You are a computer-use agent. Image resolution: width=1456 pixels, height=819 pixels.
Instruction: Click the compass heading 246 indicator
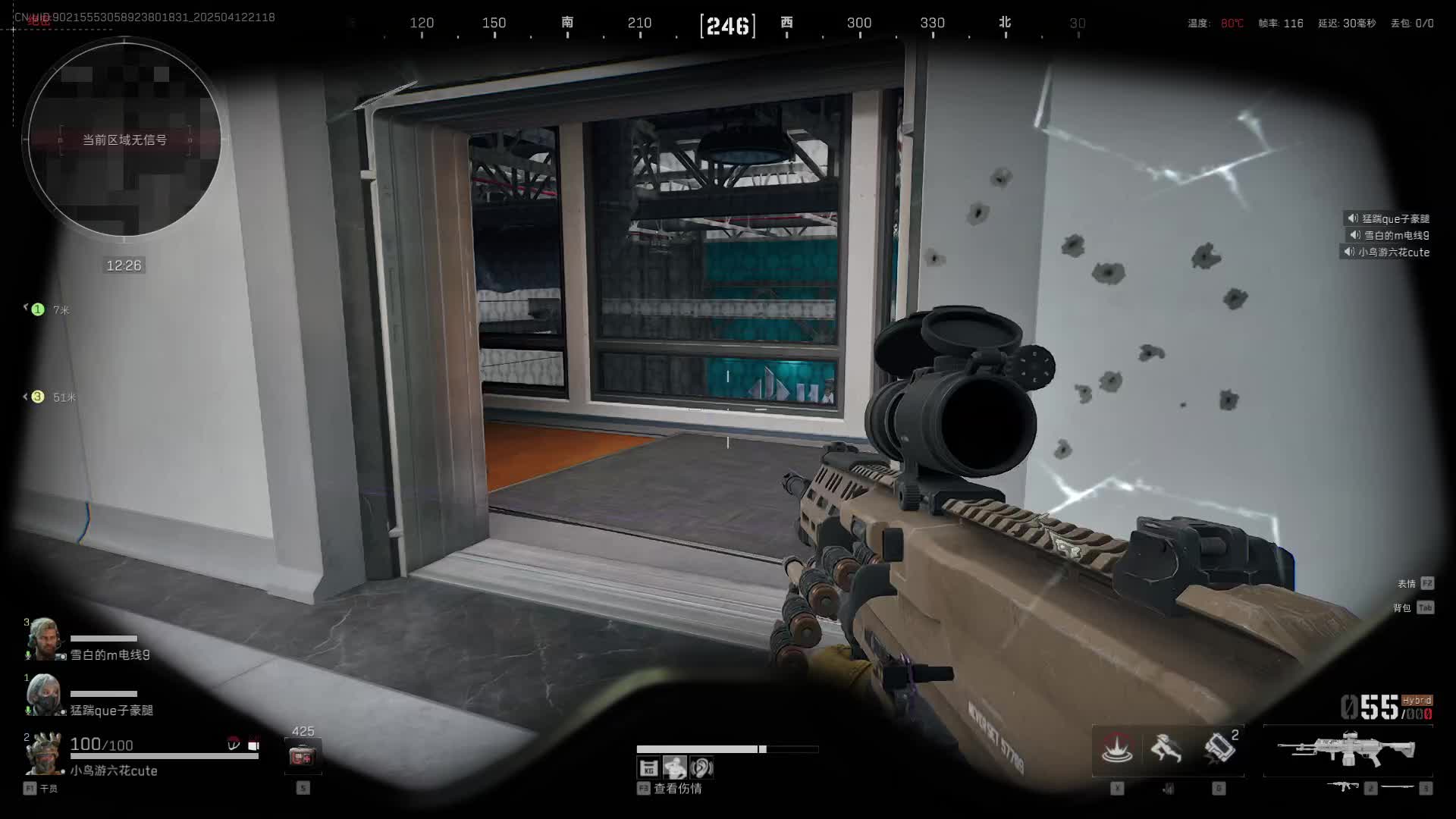[x=728, y=27]
